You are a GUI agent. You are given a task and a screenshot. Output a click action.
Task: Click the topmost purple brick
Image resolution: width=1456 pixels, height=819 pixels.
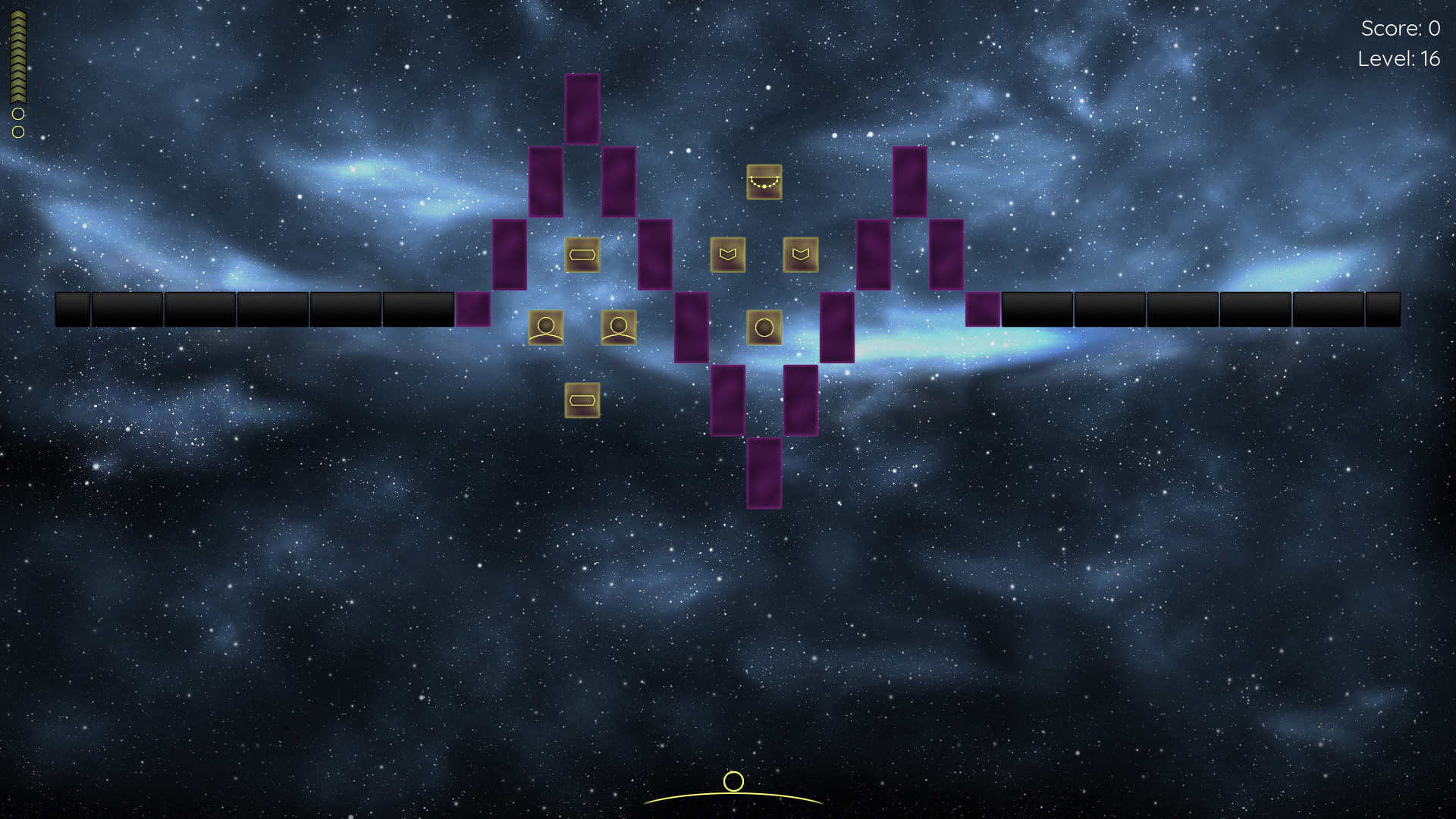pyautogui.click(x=581, y=109)
